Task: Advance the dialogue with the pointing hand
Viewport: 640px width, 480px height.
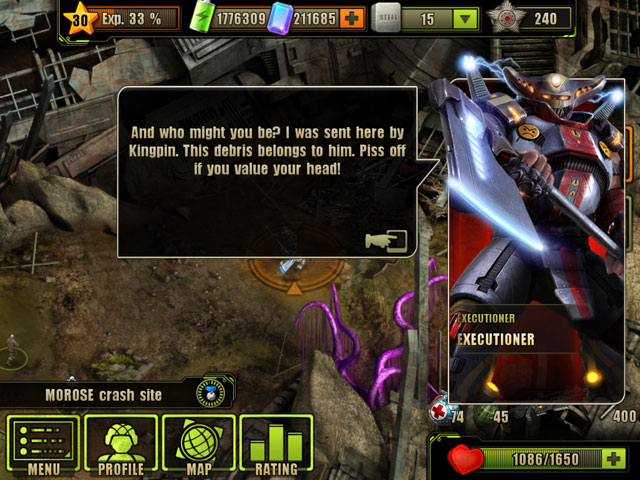Action: click(386, 243)
